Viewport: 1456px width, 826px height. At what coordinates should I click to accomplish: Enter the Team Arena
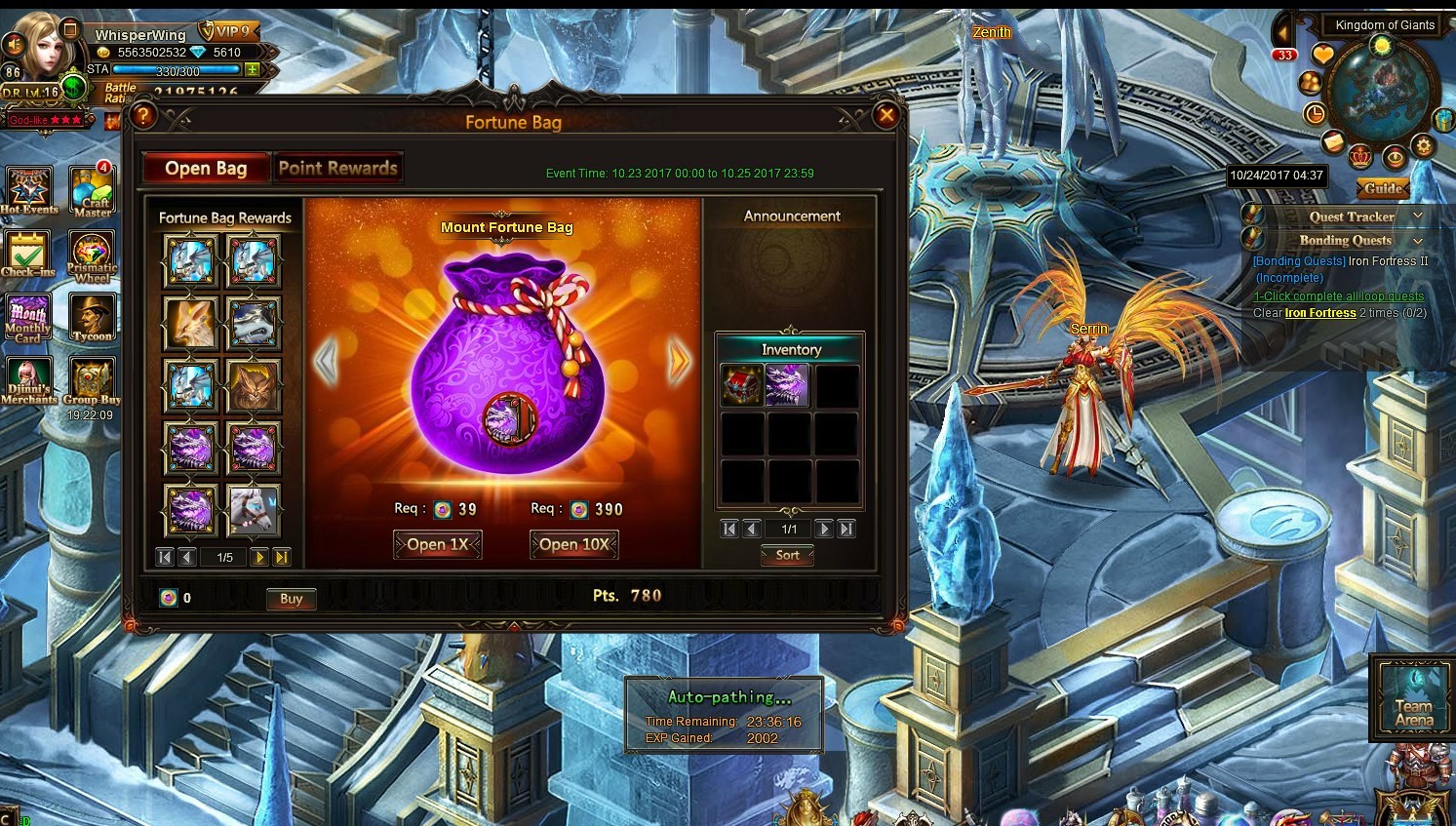[1413, 695]
